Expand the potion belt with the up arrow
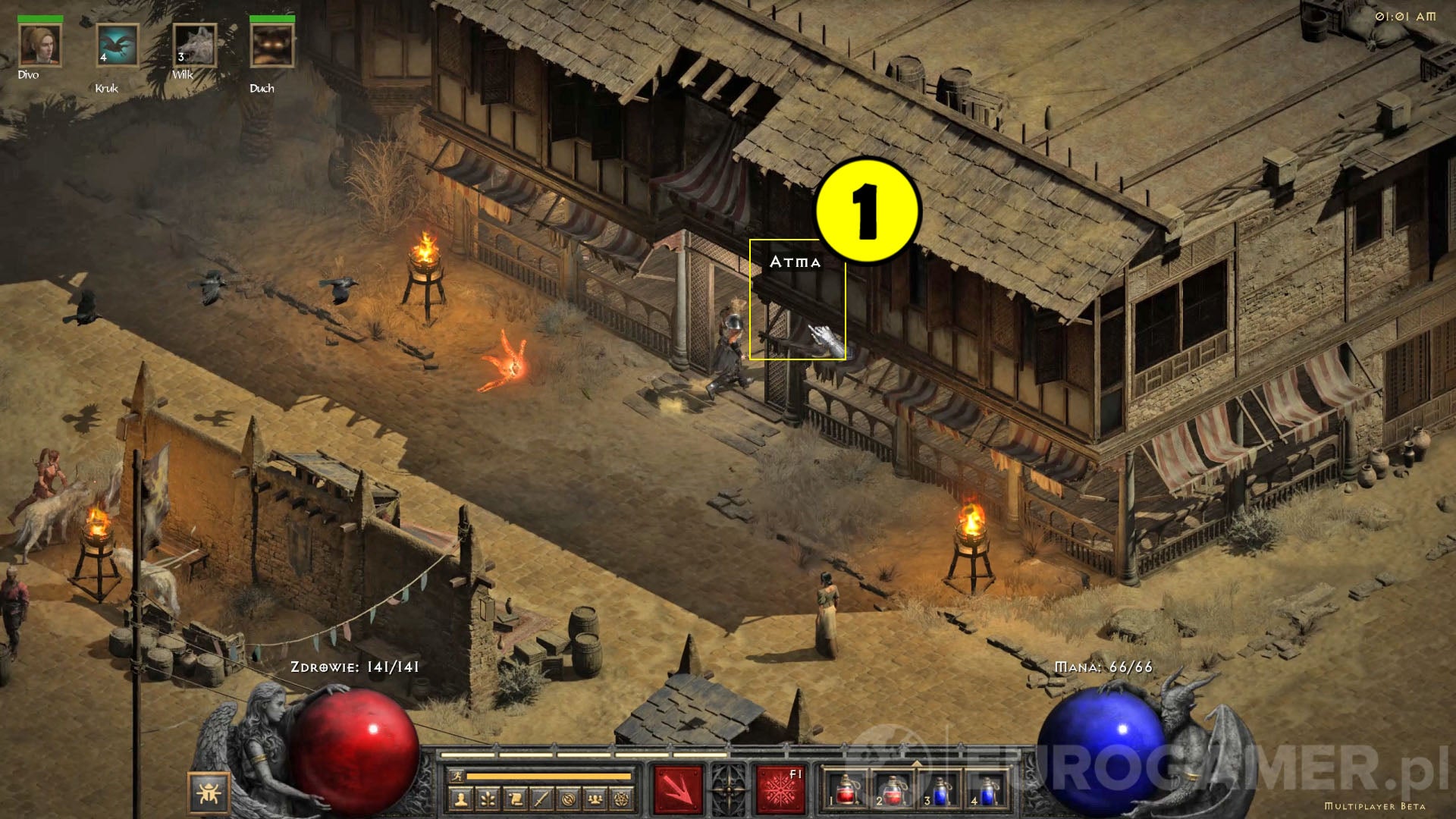Image resolution: width=1456 pixels, height=819 pixels. tap(917, 764)
